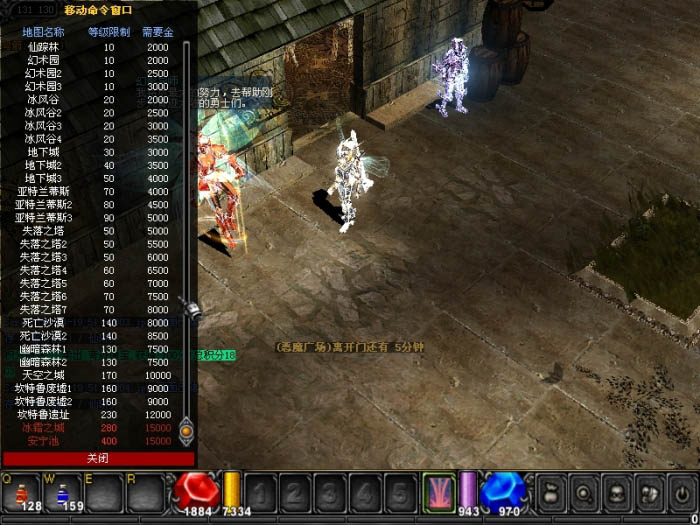Pick 失落之塔7 in the list
The width and height of the screenshot is (700, 525).
[x=44, y=309]
